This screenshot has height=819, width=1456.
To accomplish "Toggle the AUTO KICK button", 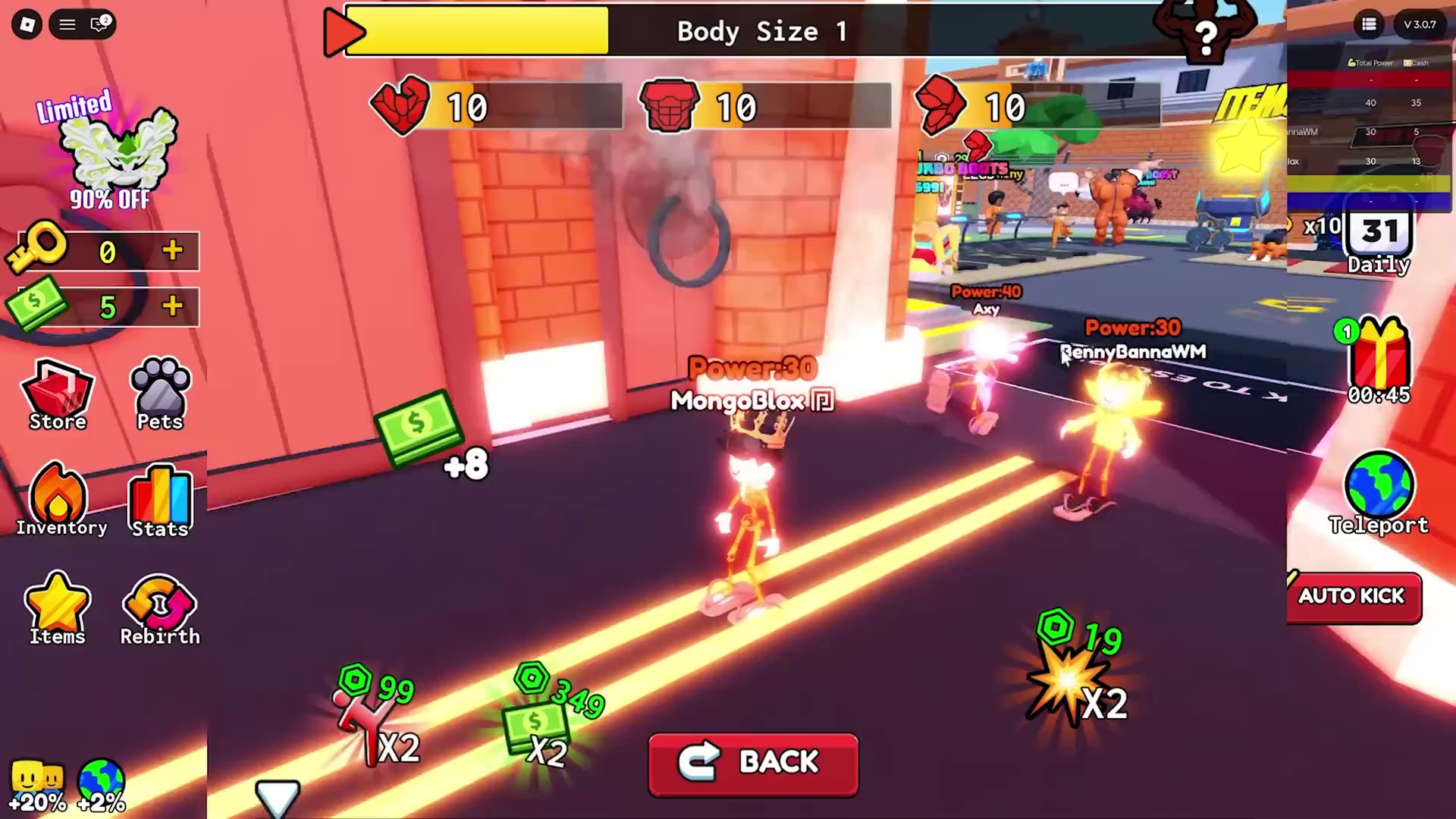I will pos(1353,597).
